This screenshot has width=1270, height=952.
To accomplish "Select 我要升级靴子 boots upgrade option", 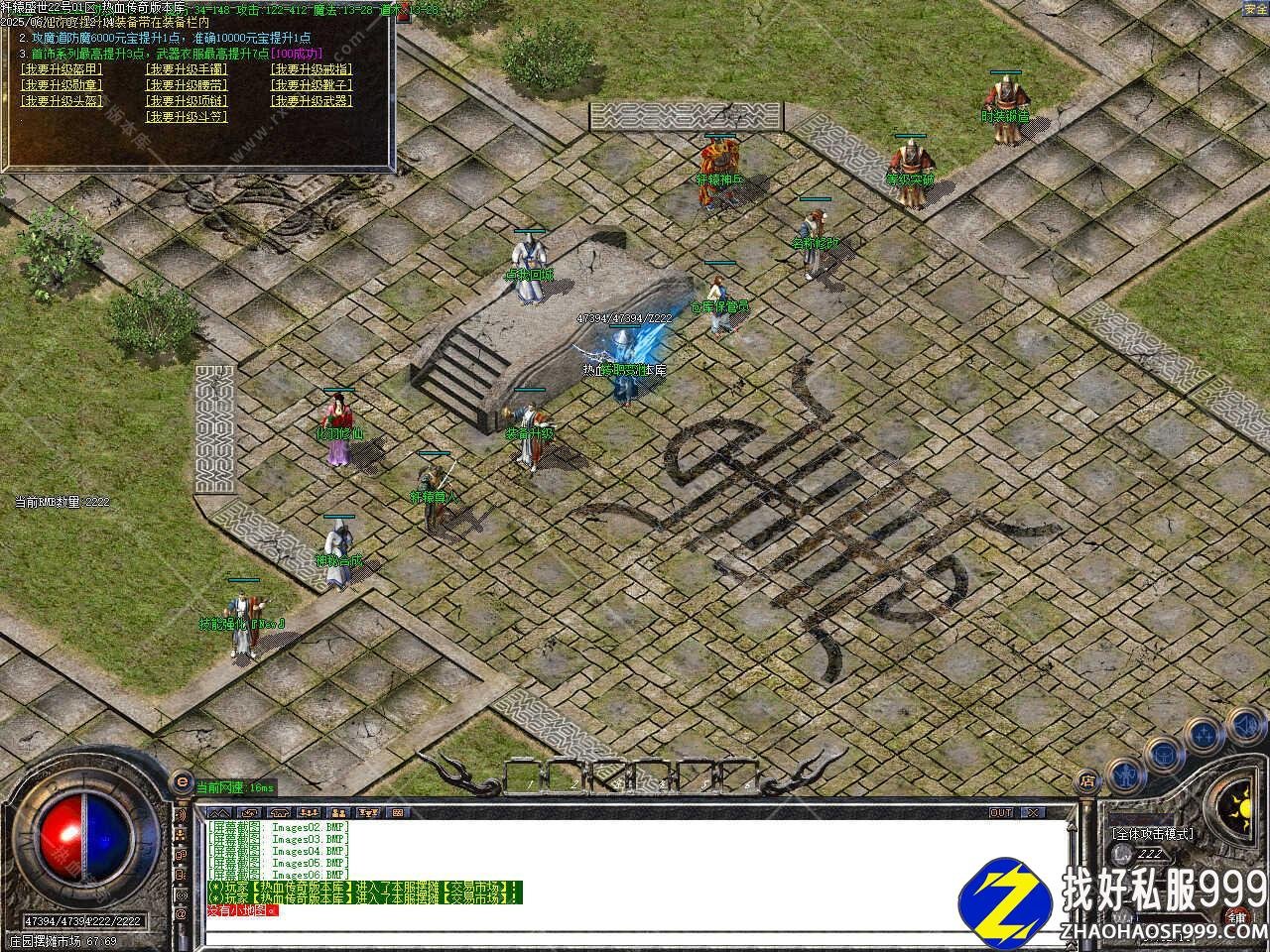I will coord(311,85).
